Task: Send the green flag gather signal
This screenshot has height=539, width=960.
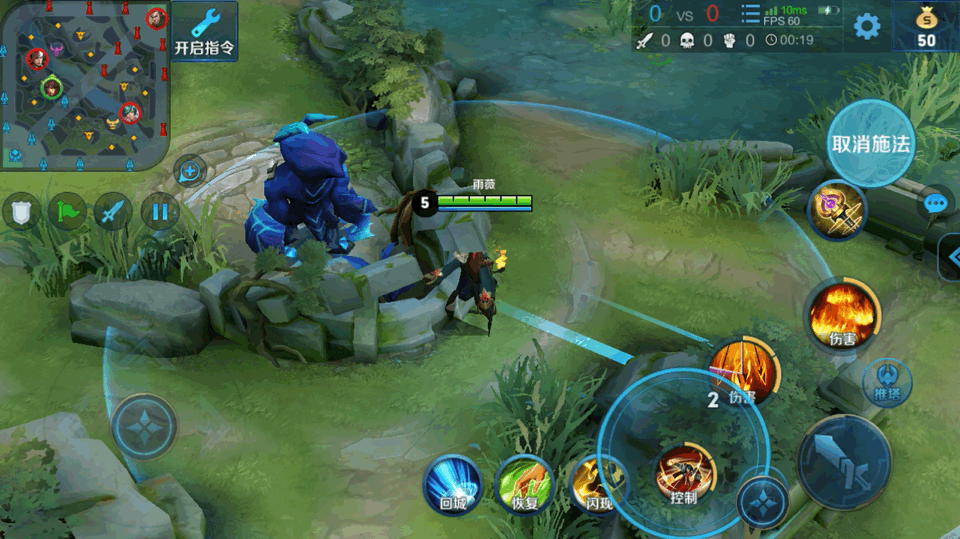Action: point(68,212)
